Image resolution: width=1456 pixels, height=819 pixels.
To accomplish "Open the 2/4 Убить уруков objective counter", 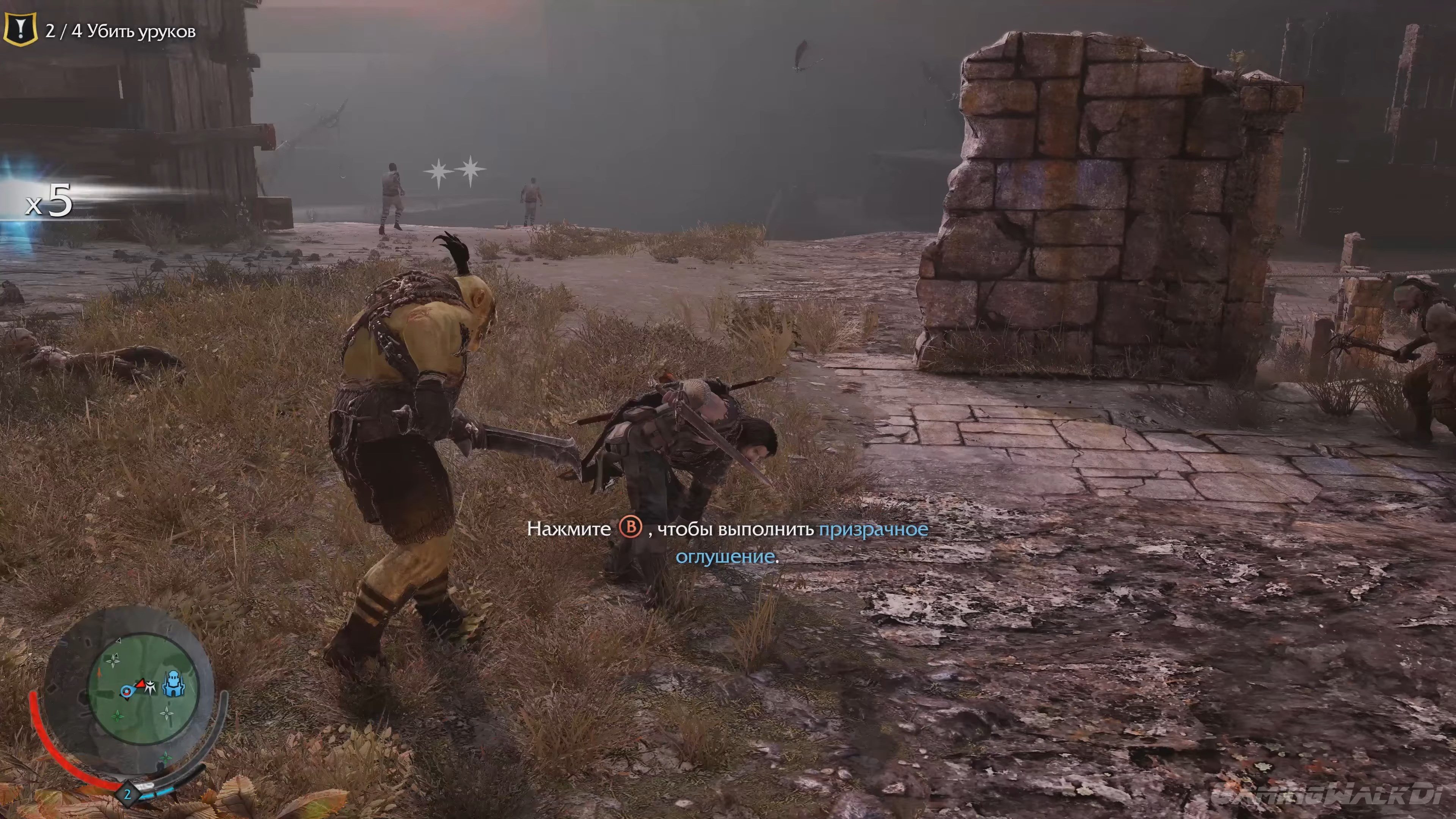I will click(64, 31).
